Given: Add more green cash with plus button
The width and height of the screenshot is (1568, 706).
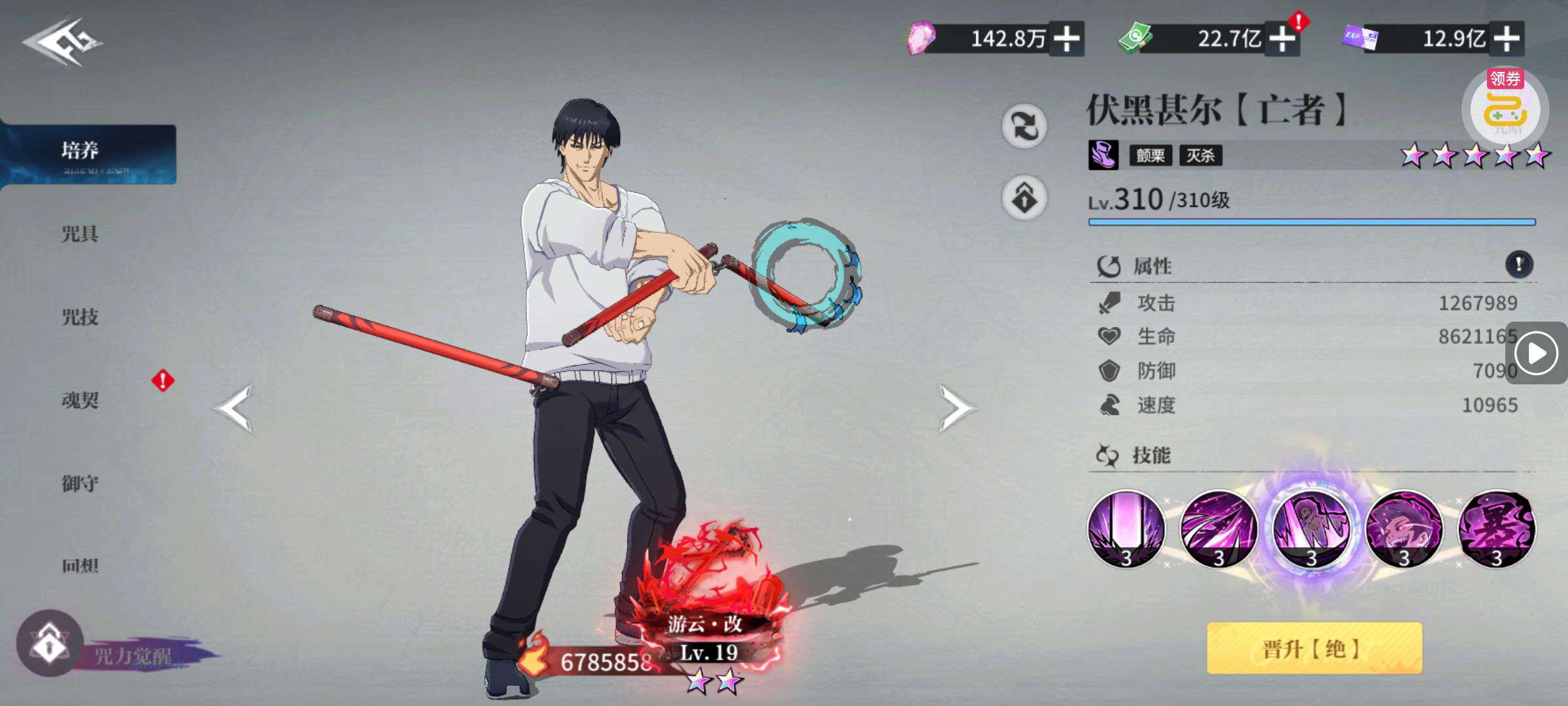Looking at the screenshot, I should (x=1282, y=39).
